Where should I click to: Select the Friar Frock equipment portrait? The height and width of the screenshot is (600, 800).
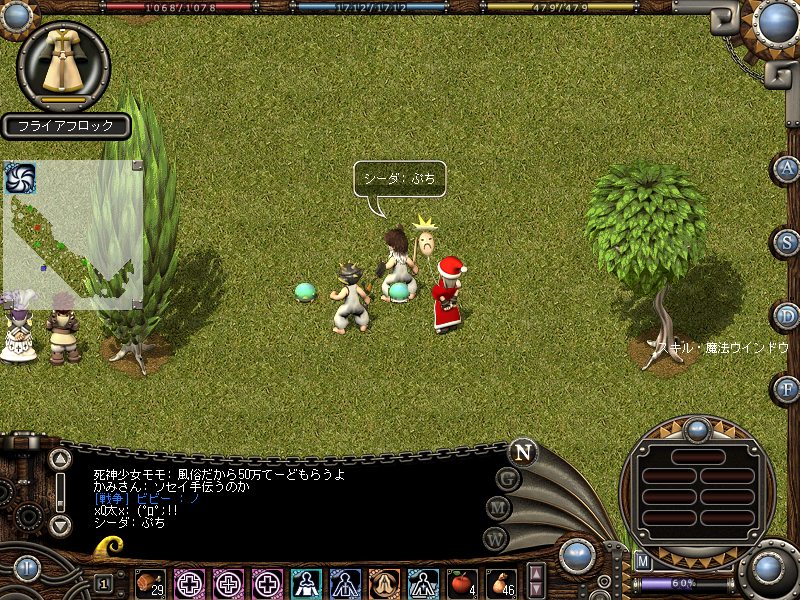click(x=63, y=65)
